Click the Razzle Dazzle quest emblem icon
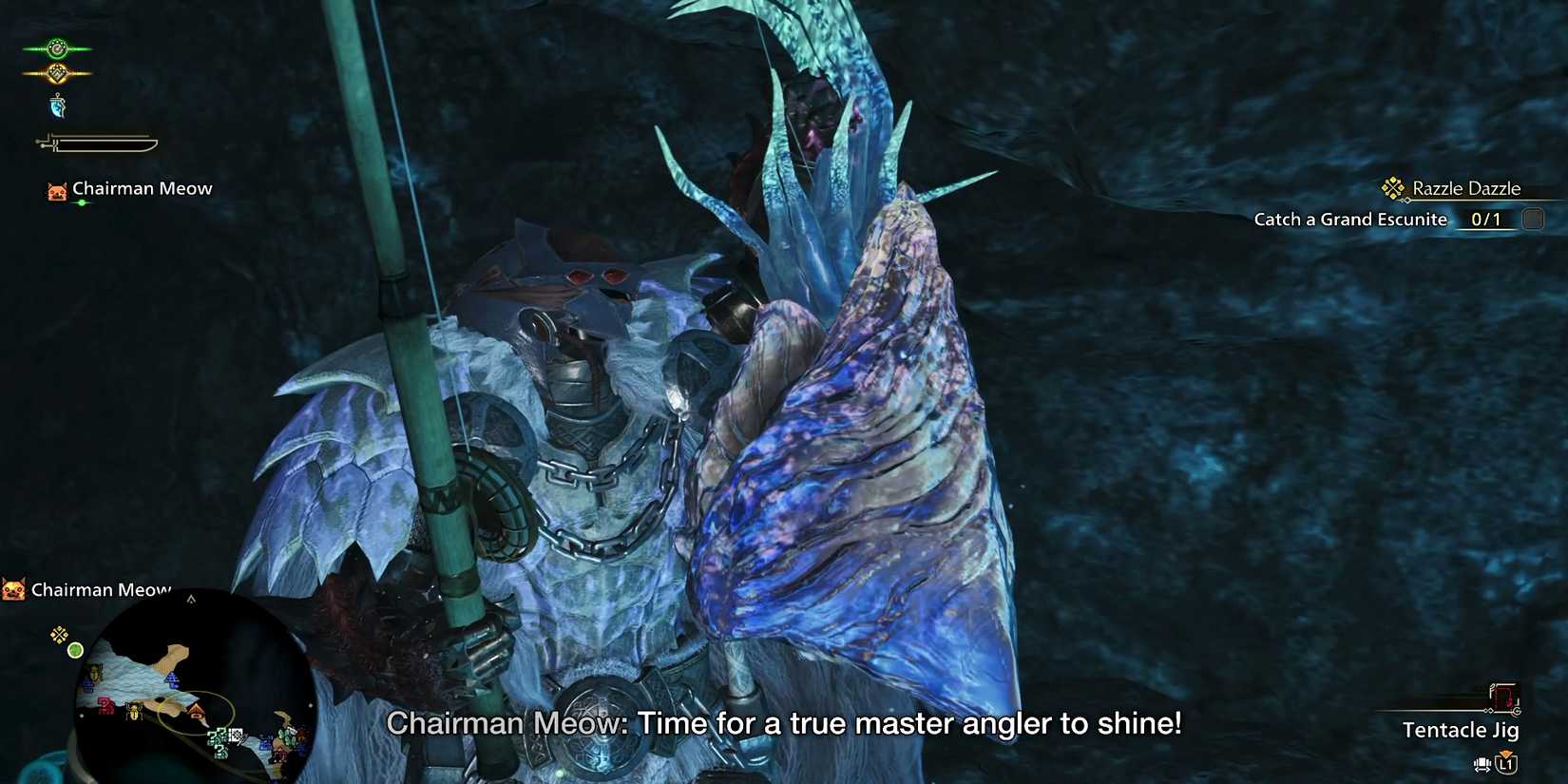The width and height of the screenshot is (1568, 784). pyautogui.click(x=1392, y=187)
